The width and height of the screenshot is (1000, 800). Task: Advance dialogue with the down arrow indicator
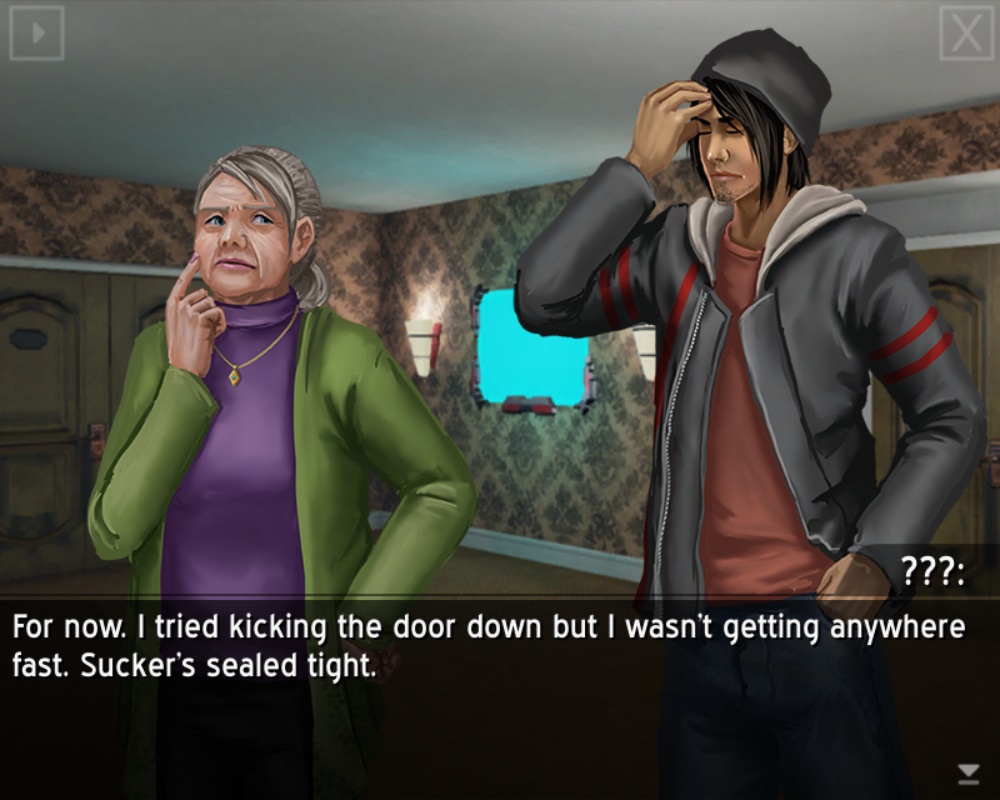tap(968, 772)
